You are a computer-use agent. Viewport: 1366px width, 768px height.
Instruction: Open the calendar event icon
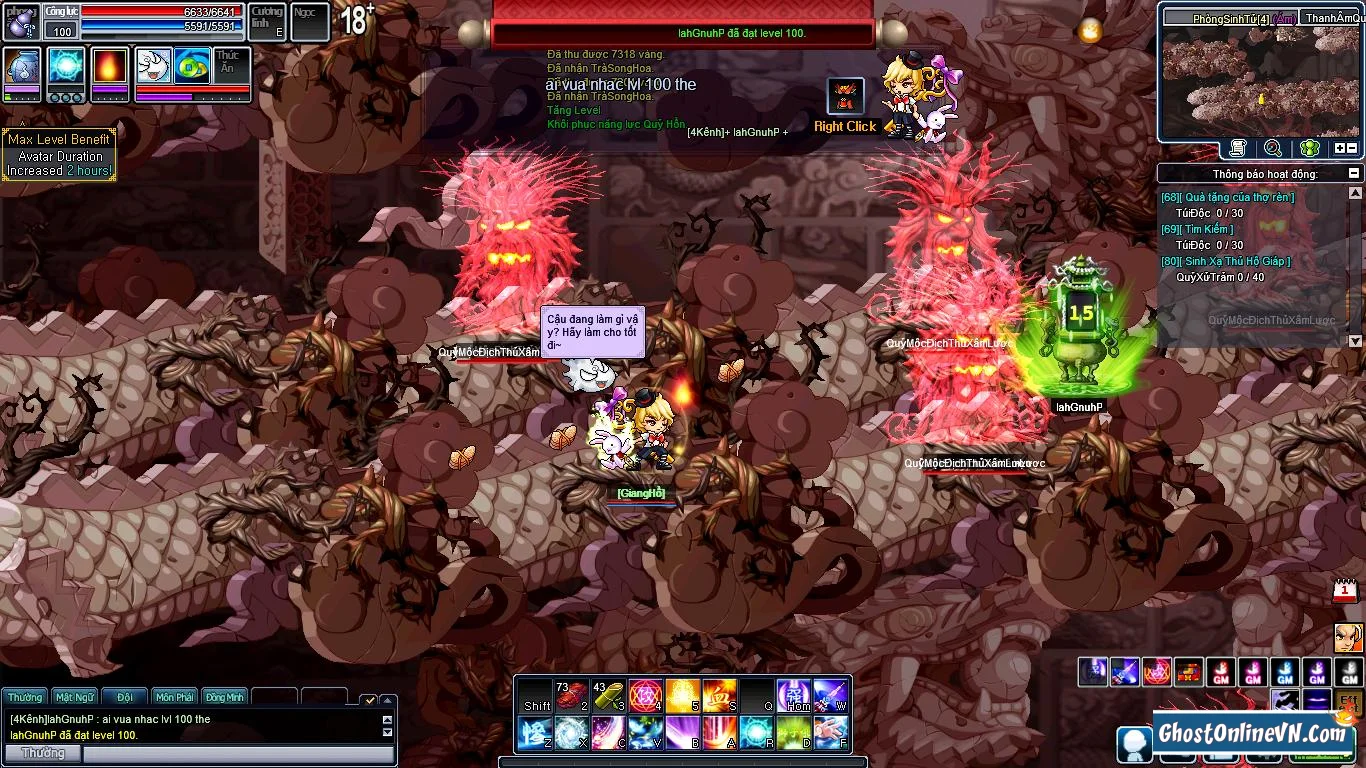(x=1346, y=591)
